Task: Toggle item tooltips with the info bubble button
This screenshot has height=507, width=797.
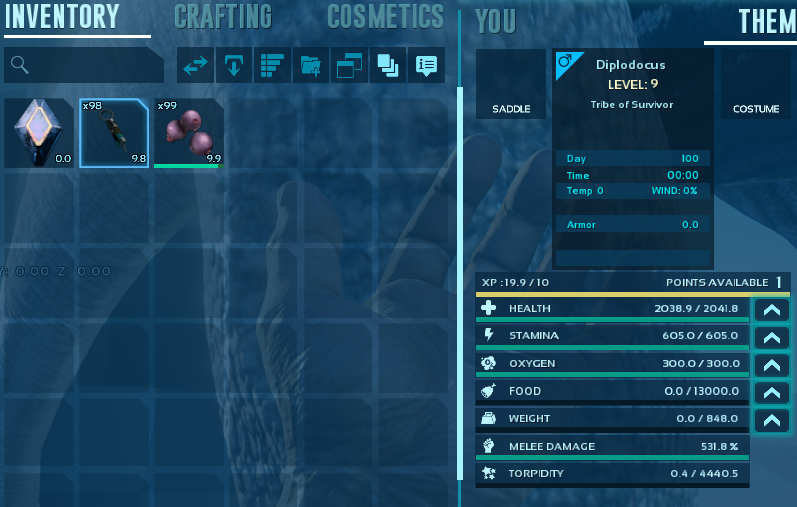Action: [x=426, y=66]
